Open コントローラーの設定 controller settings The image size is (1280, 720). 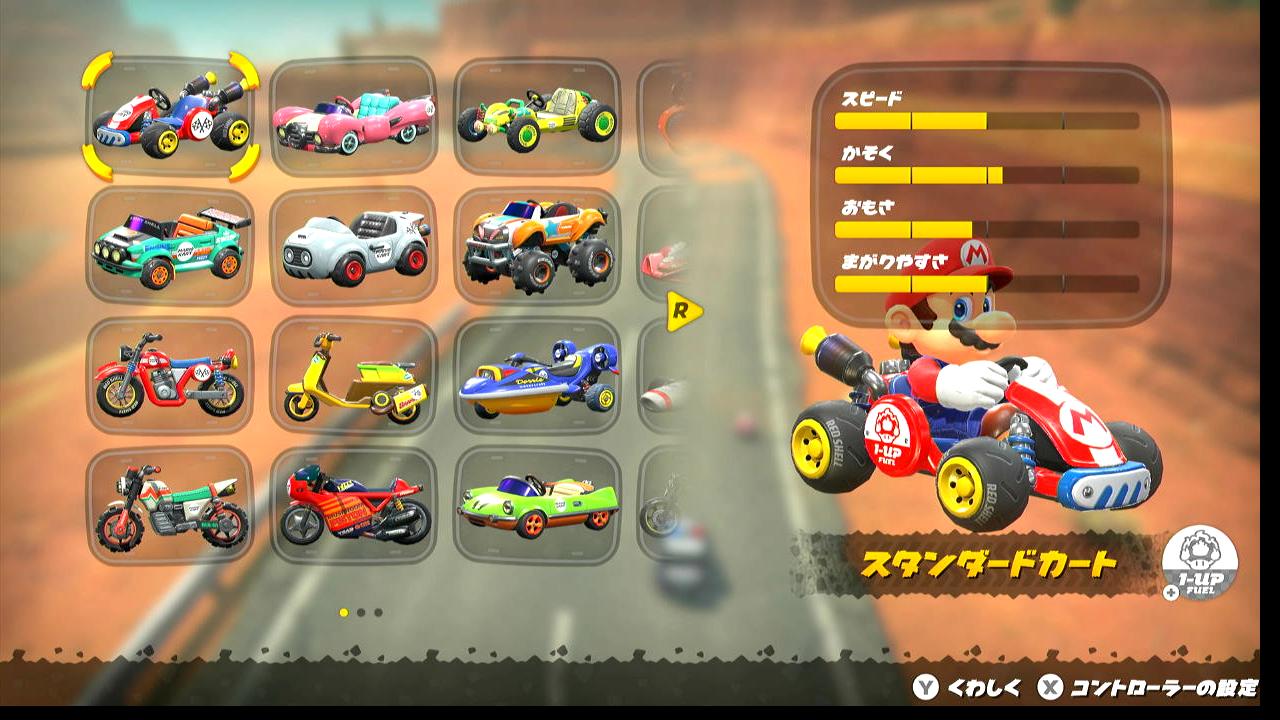pyautogui.click(x=1150, y=688)
